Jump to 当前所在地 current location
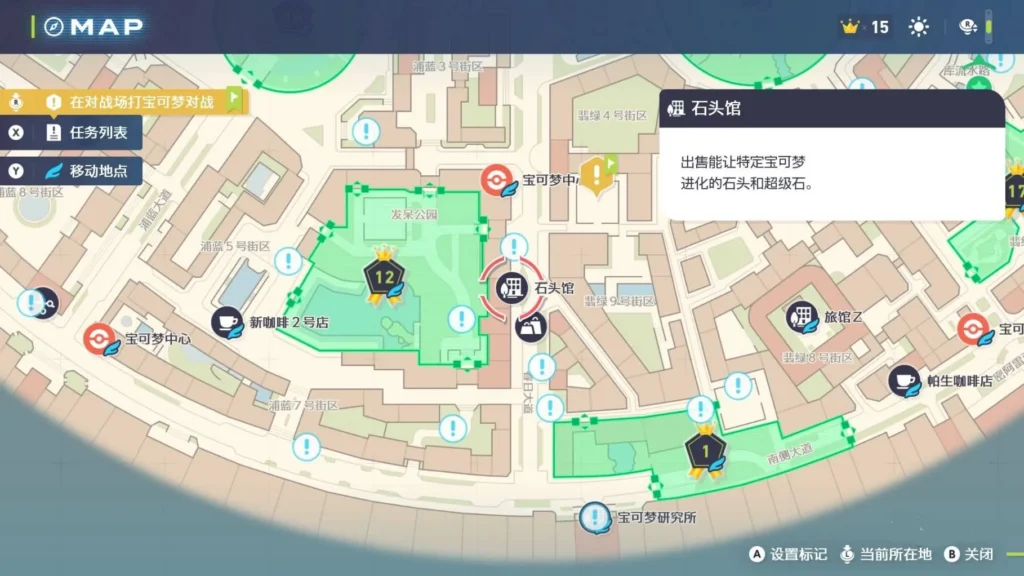Viewport: 1024px width, 576px height. click(x=885, y=554)
